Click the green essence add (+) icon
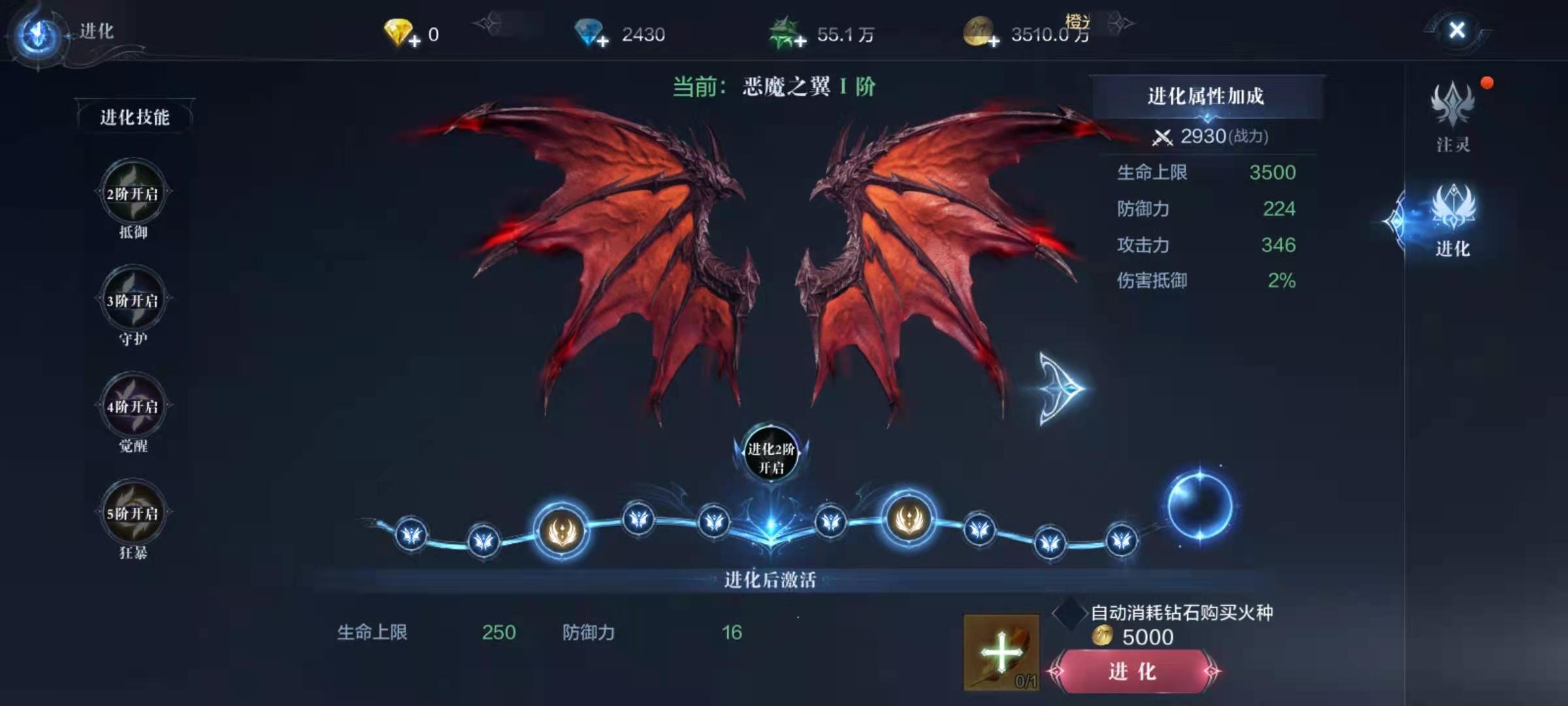 pos(800,42)
